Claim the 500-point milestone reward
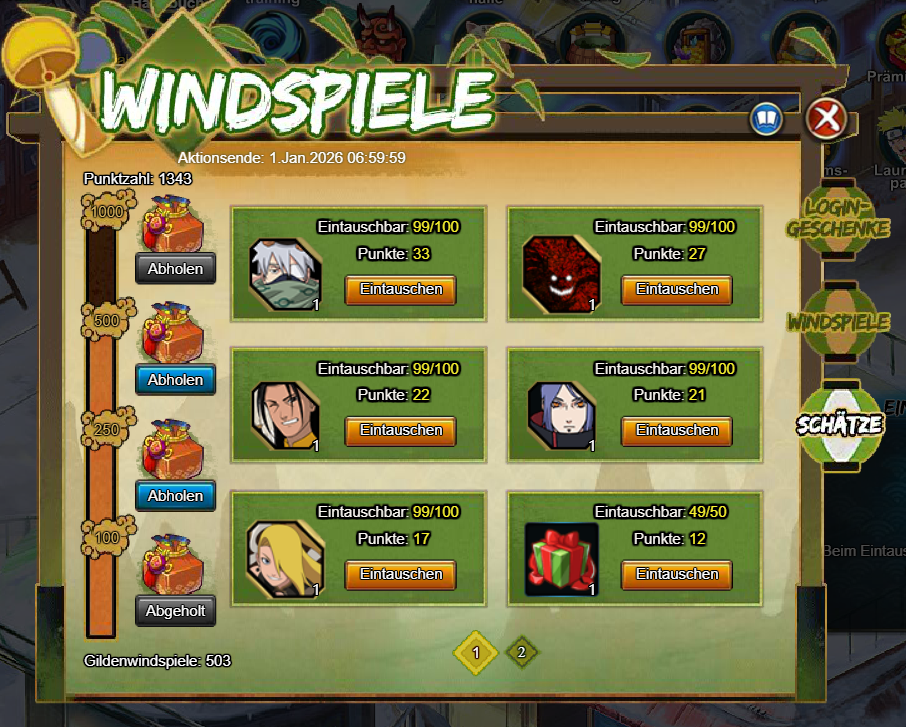 coord(176,380)
